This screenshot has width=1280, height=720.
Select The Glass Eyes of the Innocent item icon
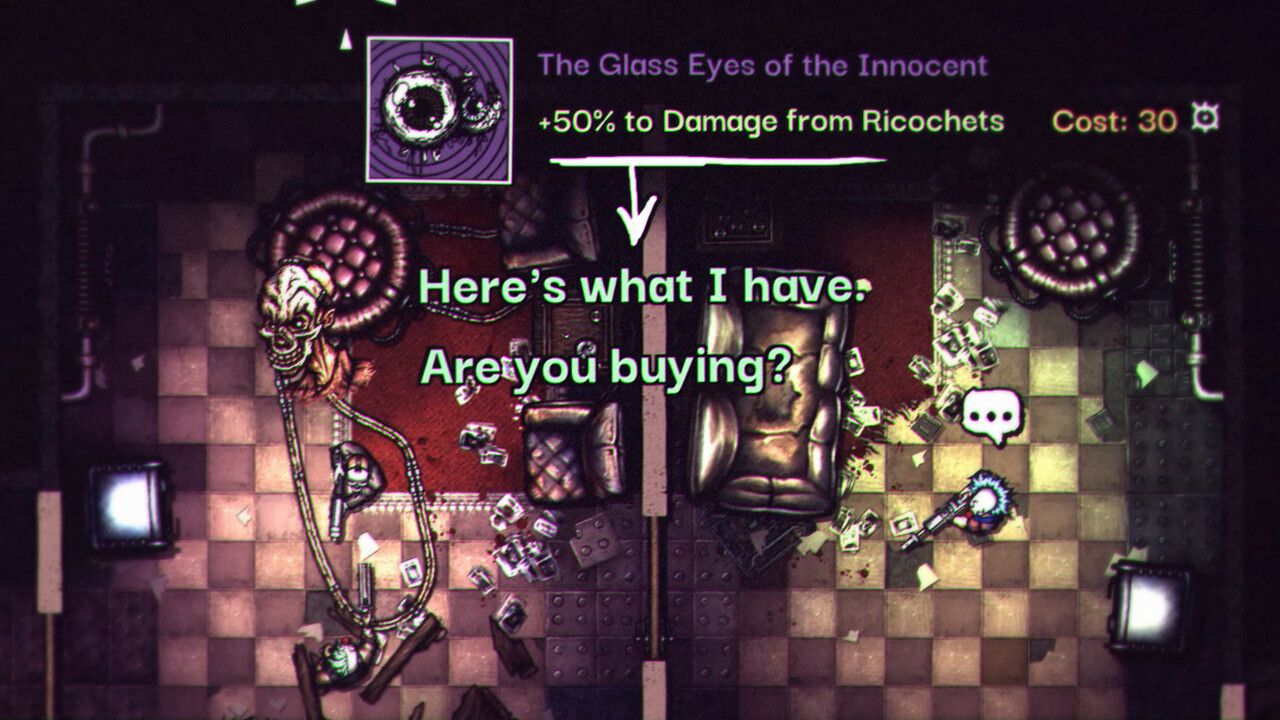tap(439, 109)
